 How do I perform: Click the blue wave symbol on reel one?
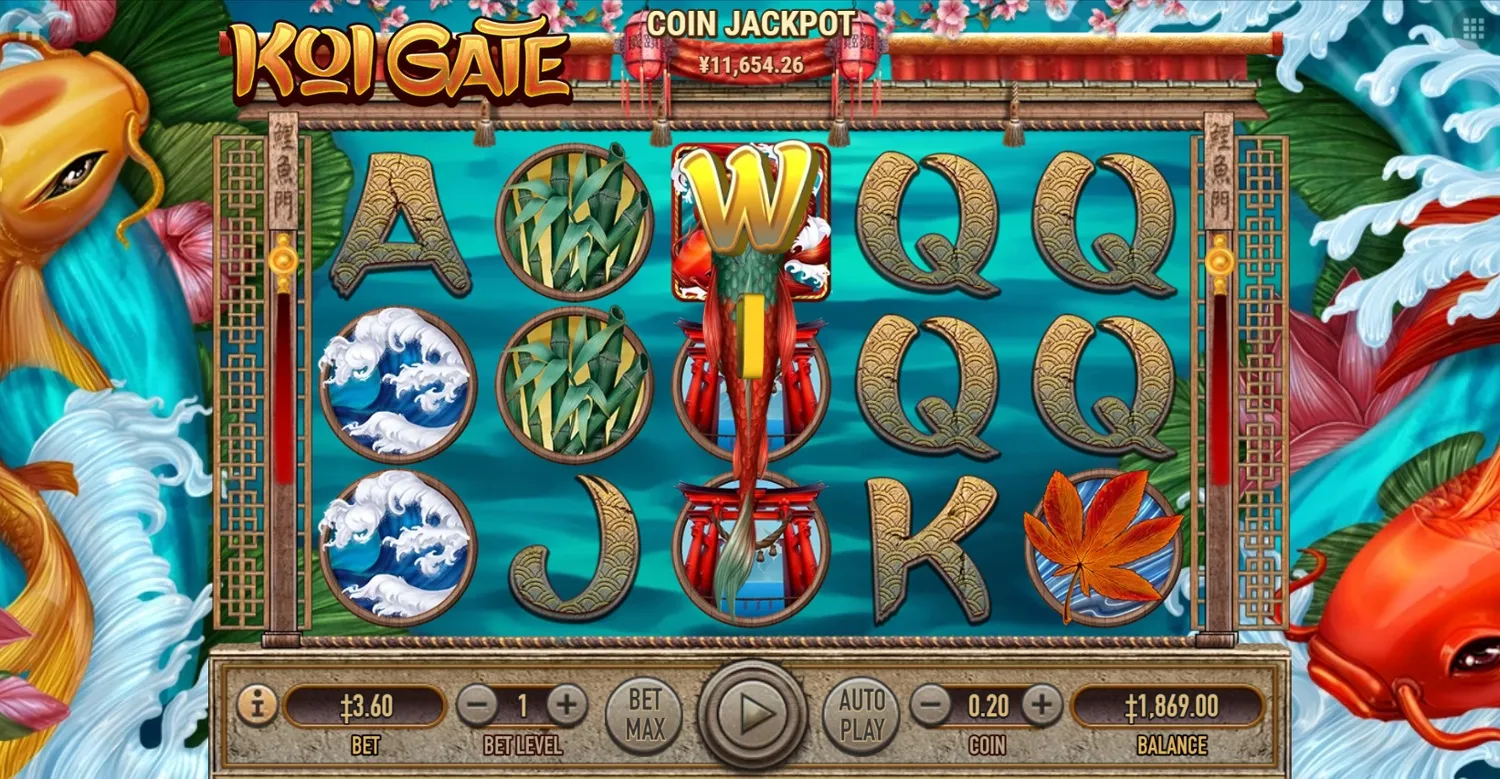403,383
